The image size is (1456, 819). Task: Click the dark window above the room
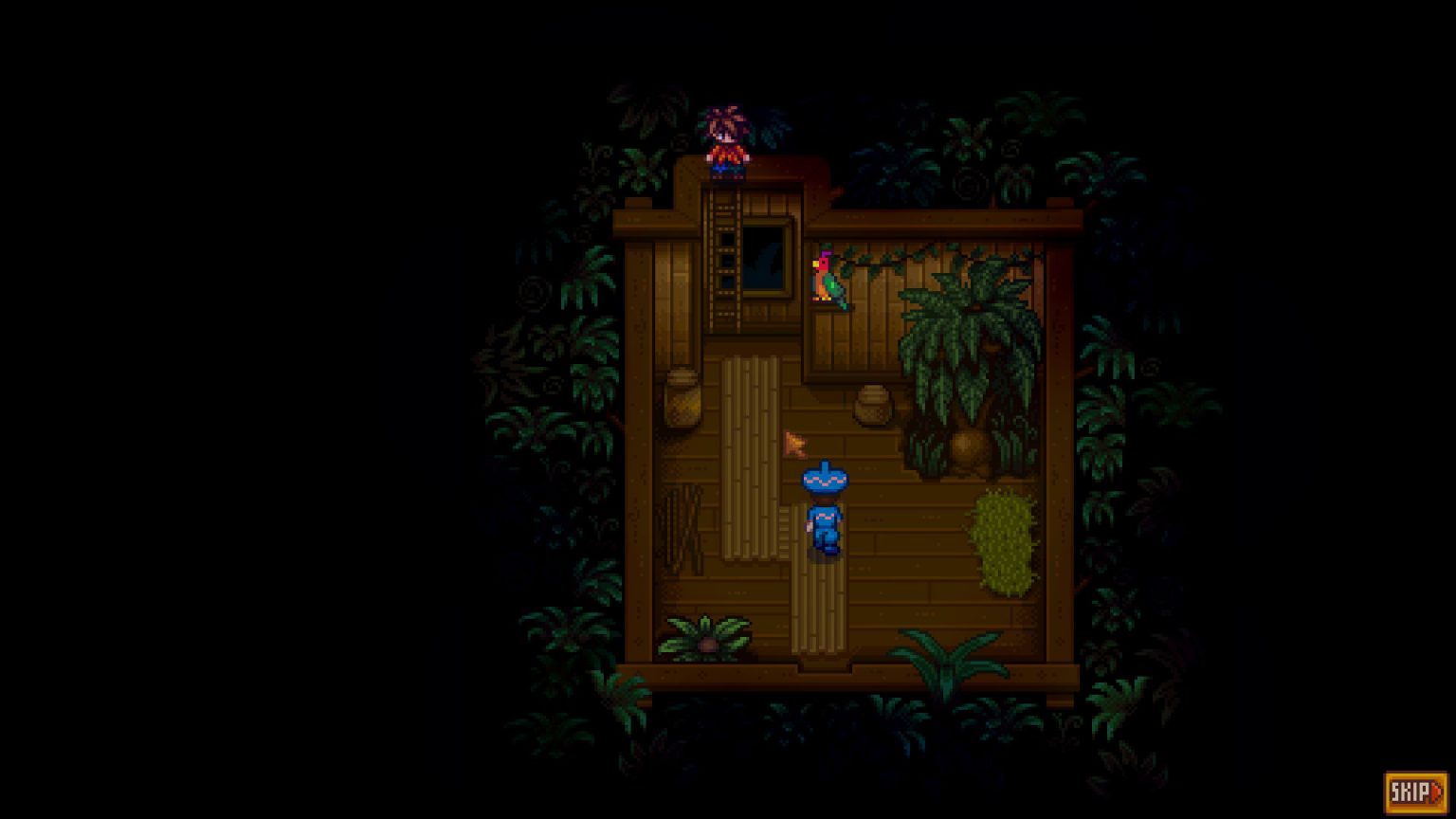tap(766, 261)
